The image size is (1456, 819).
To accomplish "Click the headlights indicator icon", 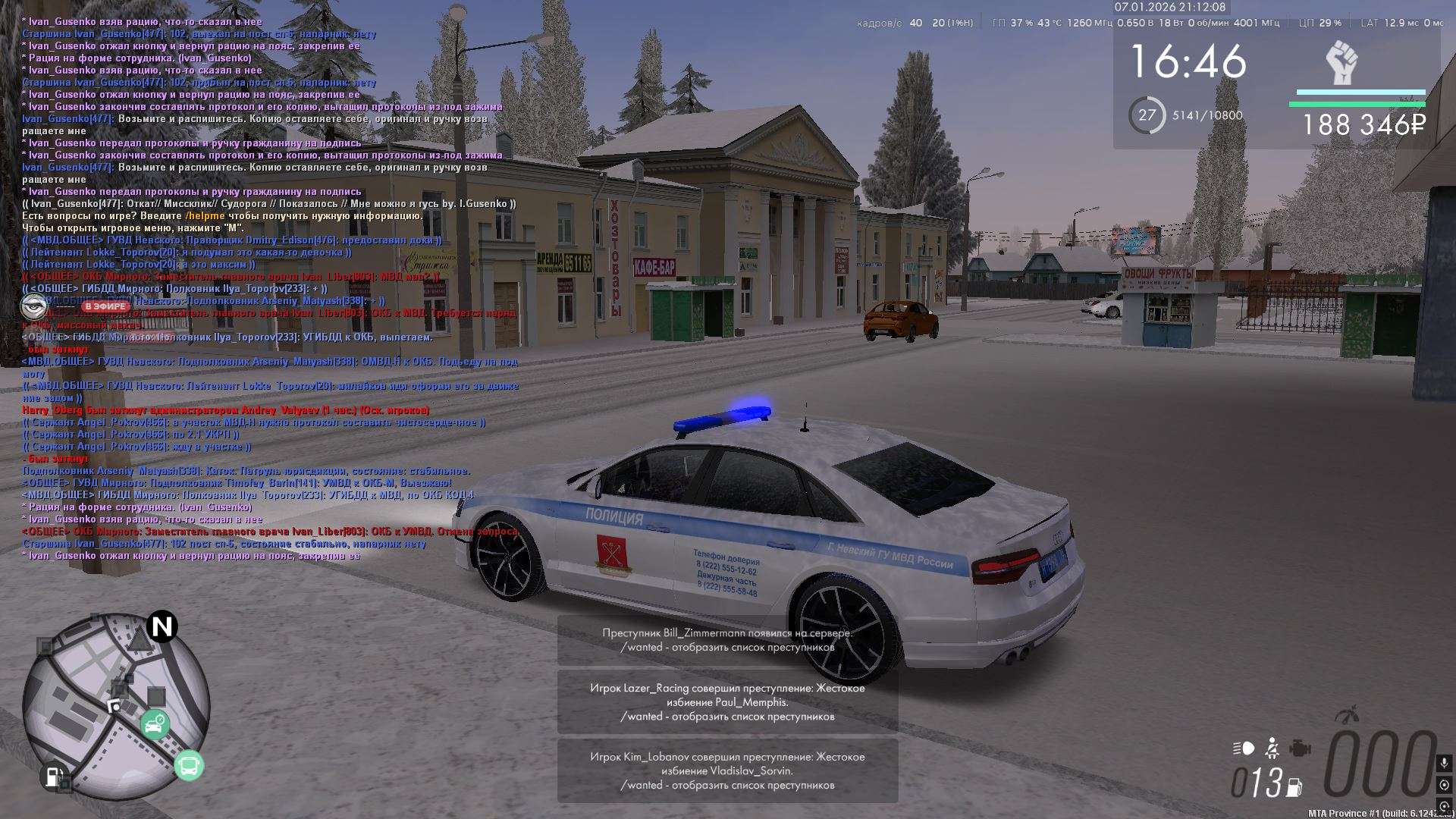I will (x=1244, y=748).
